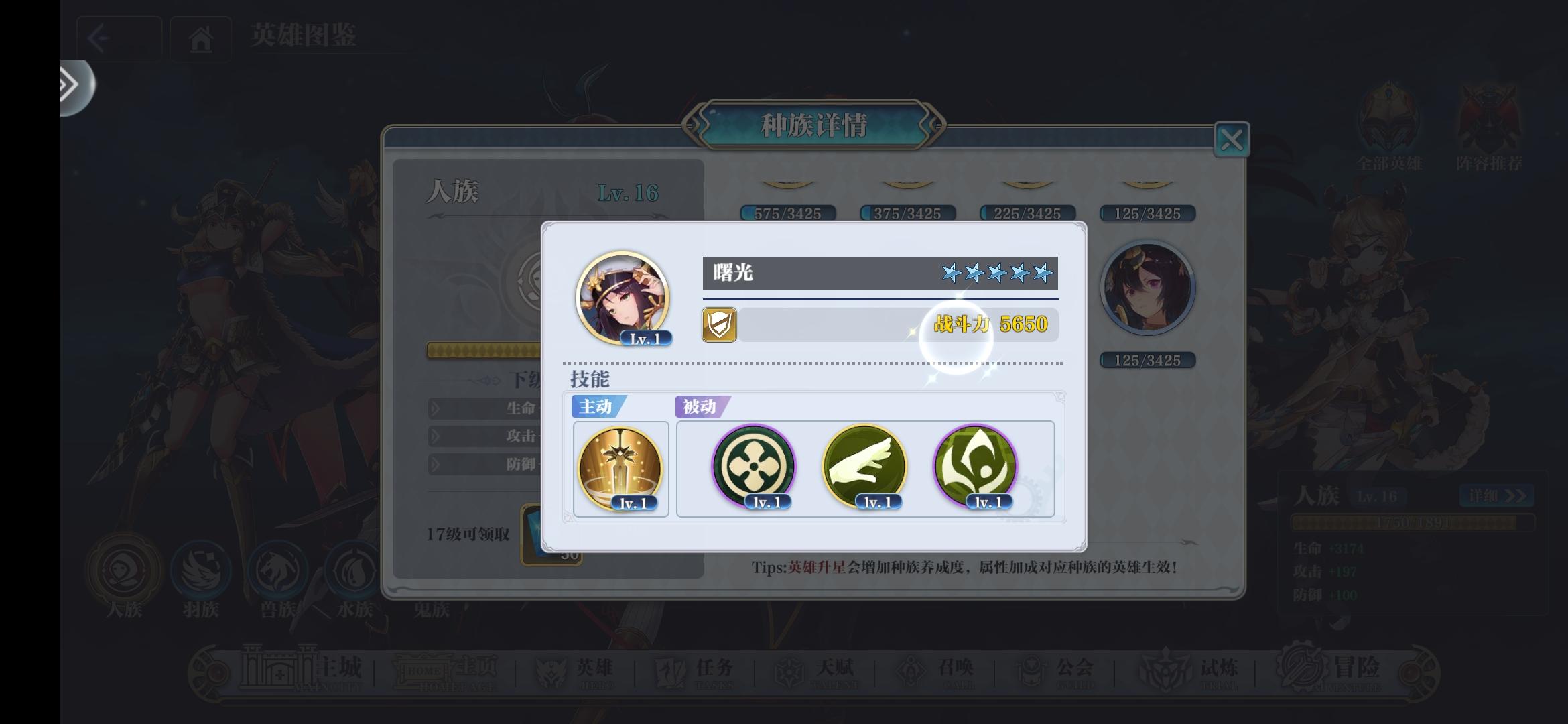
Task: Toggle the 被动 passive skill view
Action: pos(701,406)
